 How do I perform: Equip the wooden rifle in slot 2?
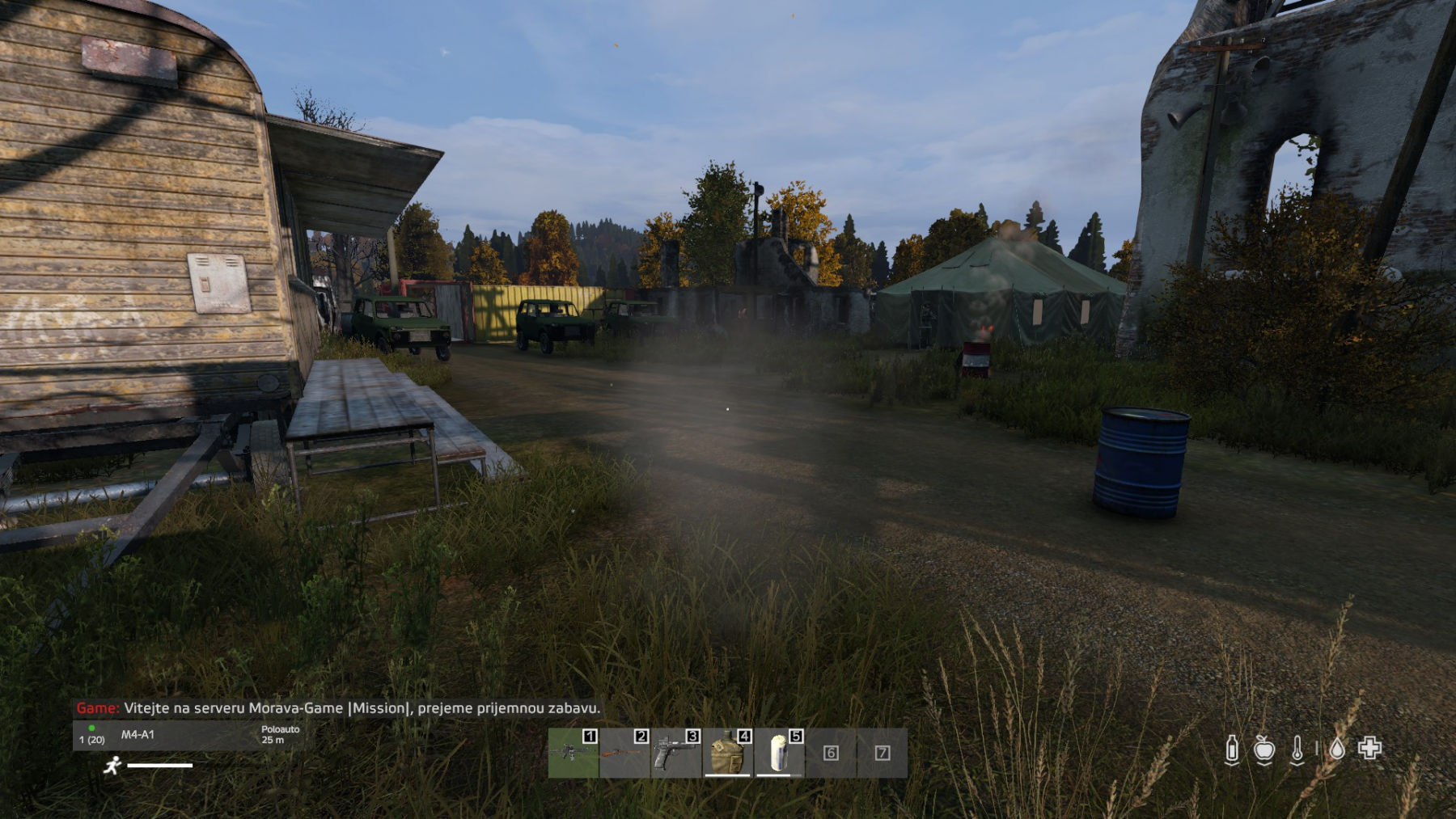pyautogui.click(x=624, y=753)
